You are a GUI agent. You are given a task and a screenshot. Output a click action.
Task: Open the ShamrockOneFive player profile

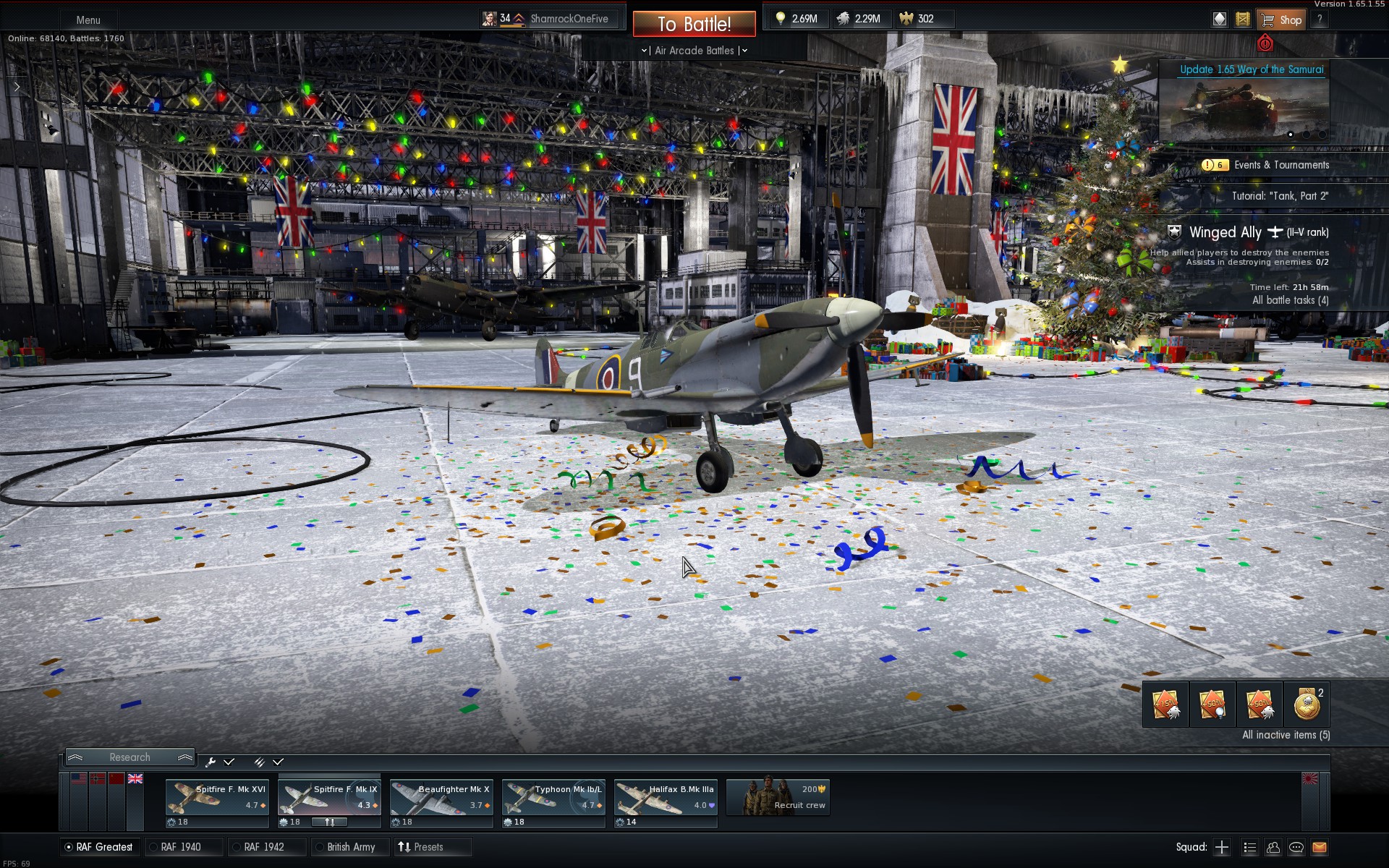pos(569,19)
